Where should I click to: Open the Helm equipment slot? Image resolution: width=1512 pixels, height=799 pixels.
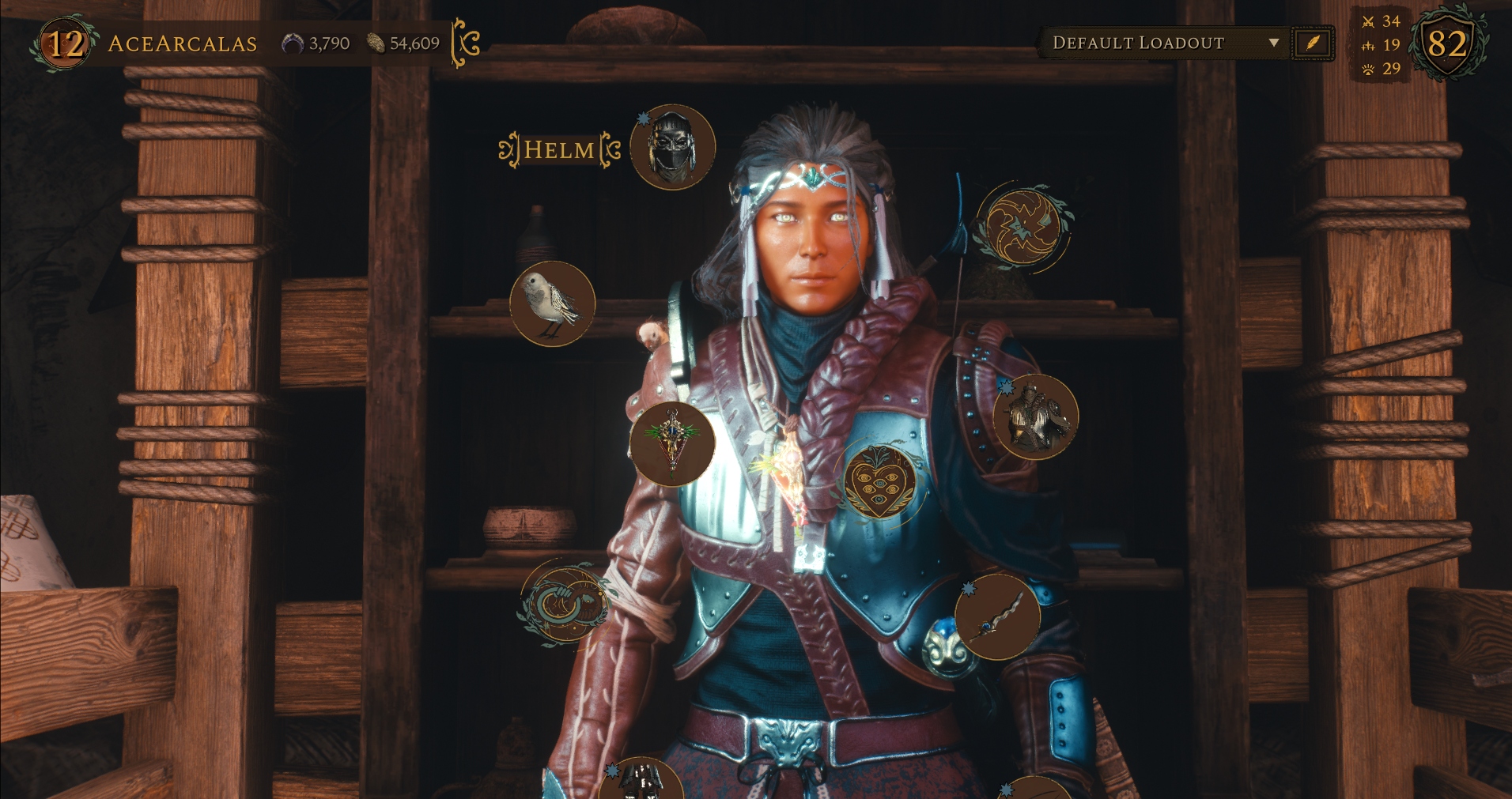(x=672, y=148)
